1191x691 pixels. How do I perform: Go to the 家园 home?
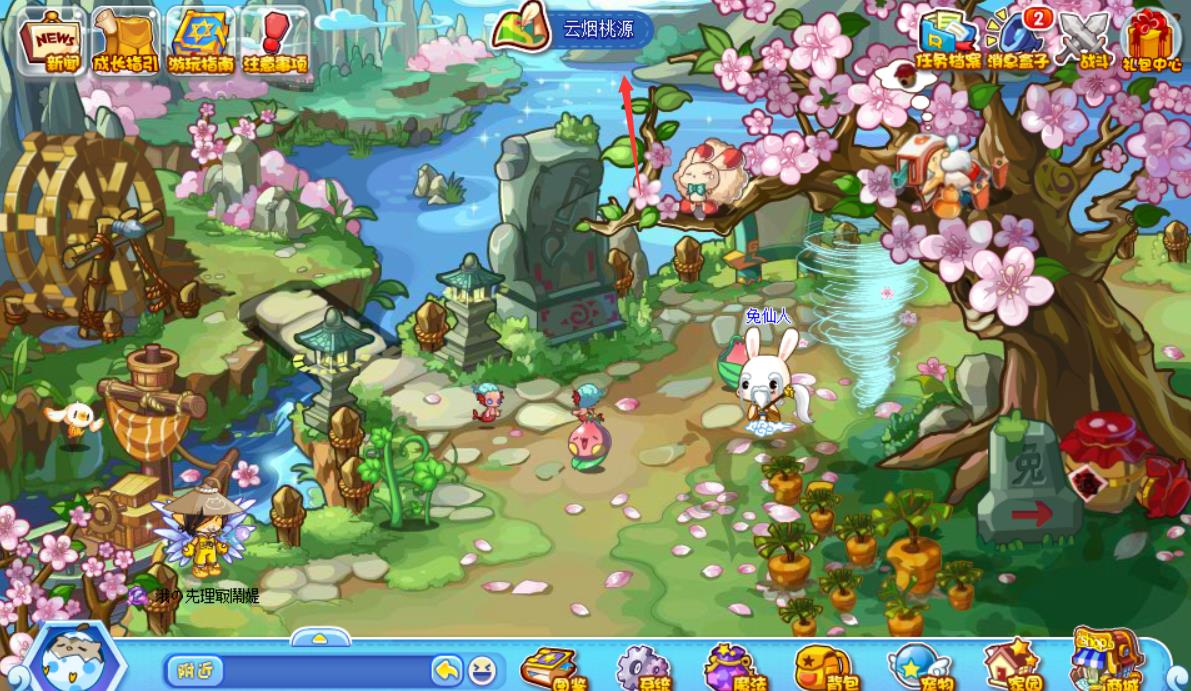click(1011, 666)
